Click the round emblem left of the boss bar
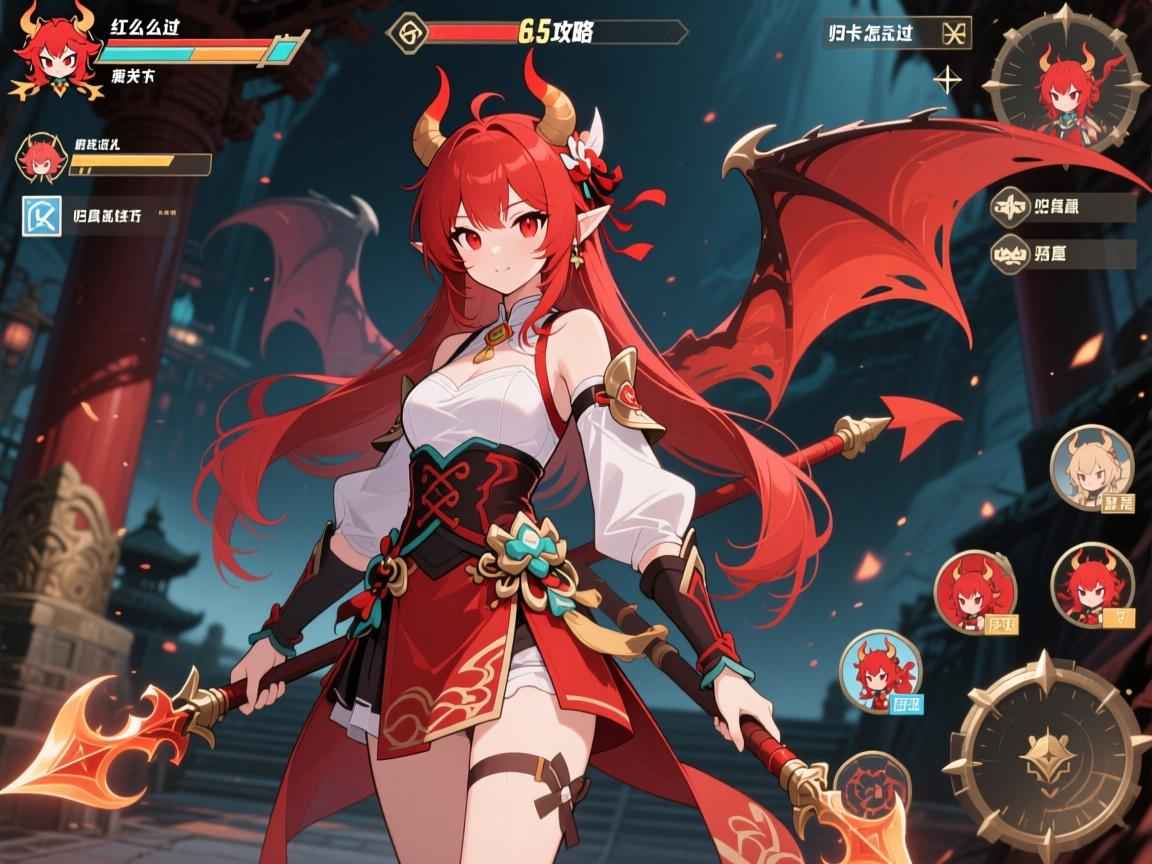Image resolution: width=1152 pixels, height=864 pixels. click(x=408, y=31)
